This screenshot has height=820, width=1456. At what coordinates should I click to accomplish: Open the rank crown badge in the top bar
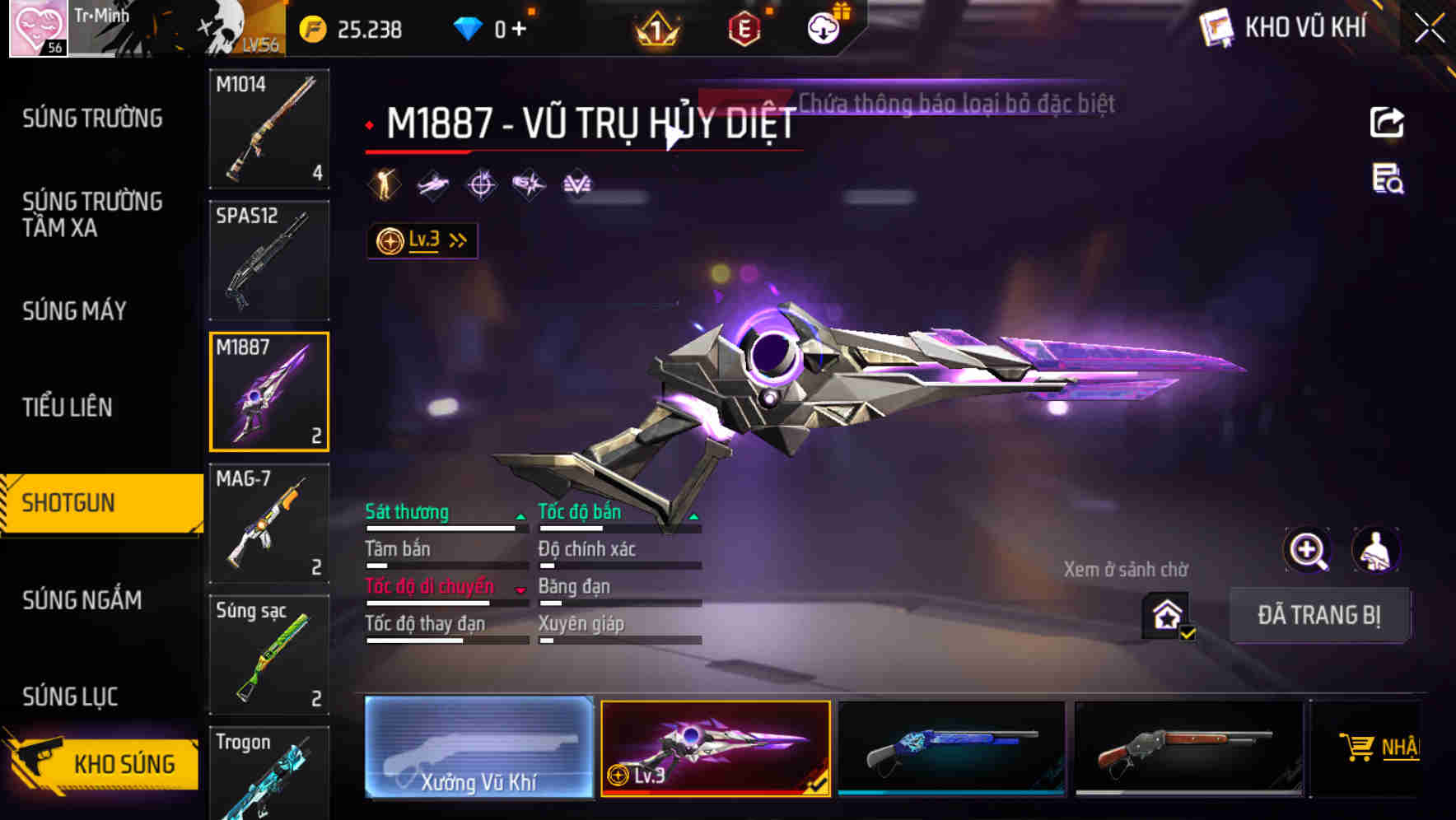pos(656,30)
